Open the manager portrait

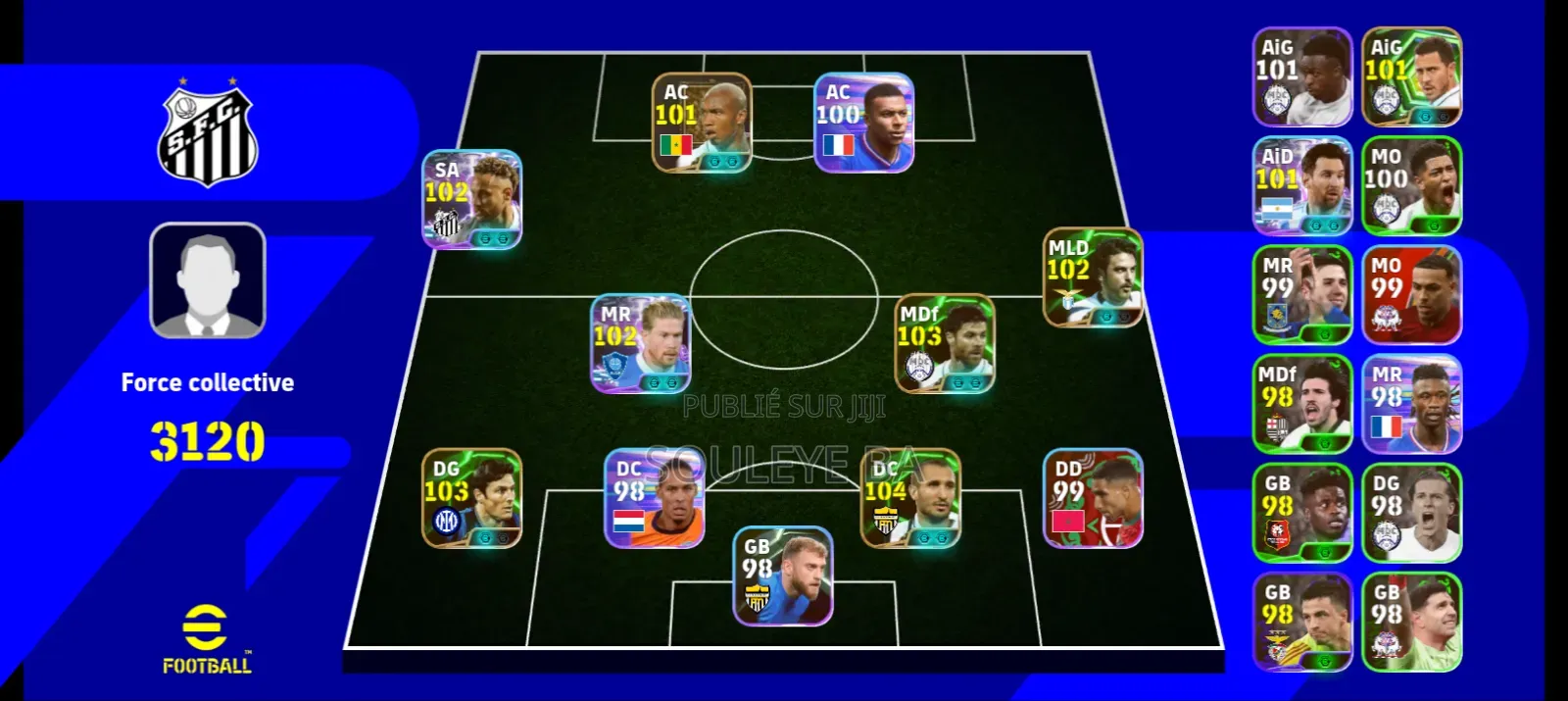coord(208,280)
